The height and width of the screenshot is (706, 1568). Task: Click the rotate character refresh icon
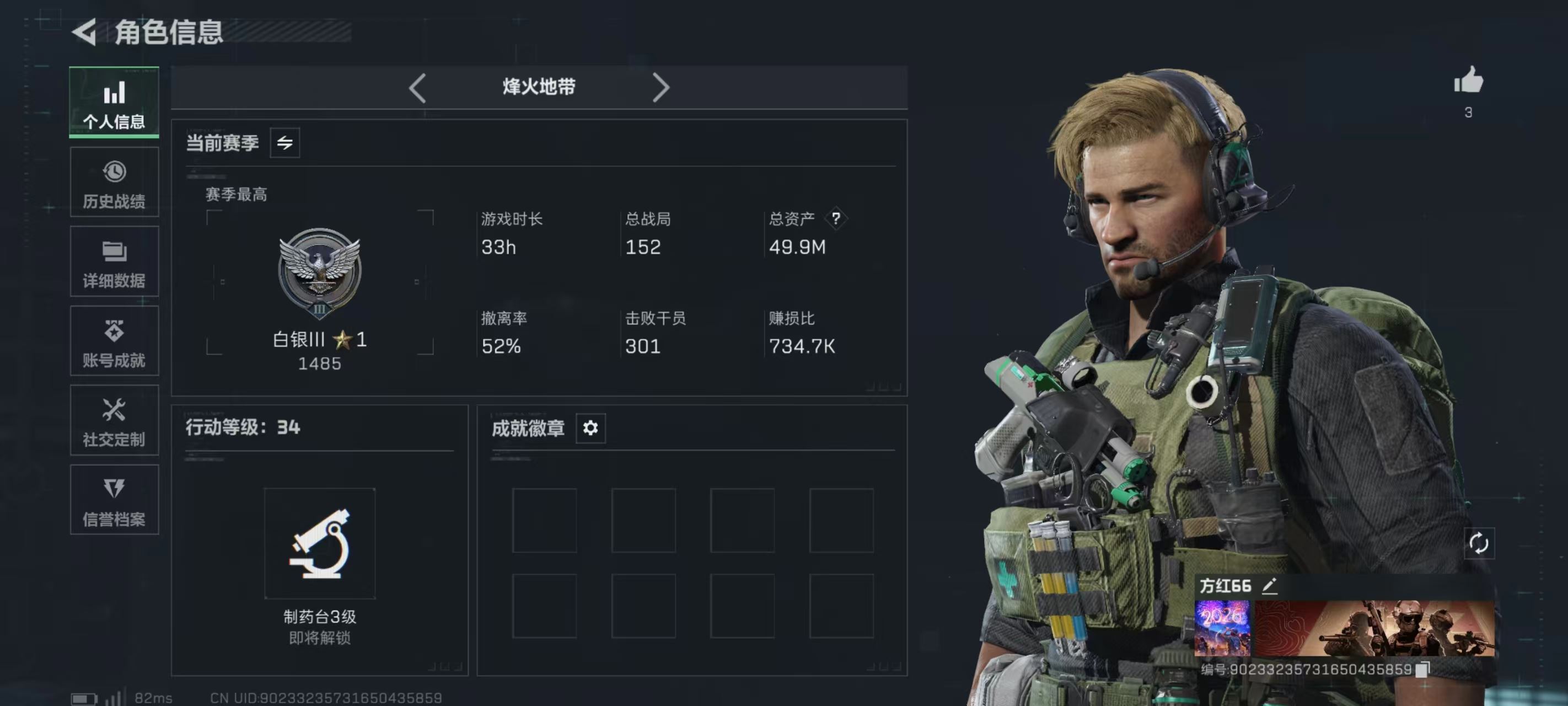(1479, 543)
